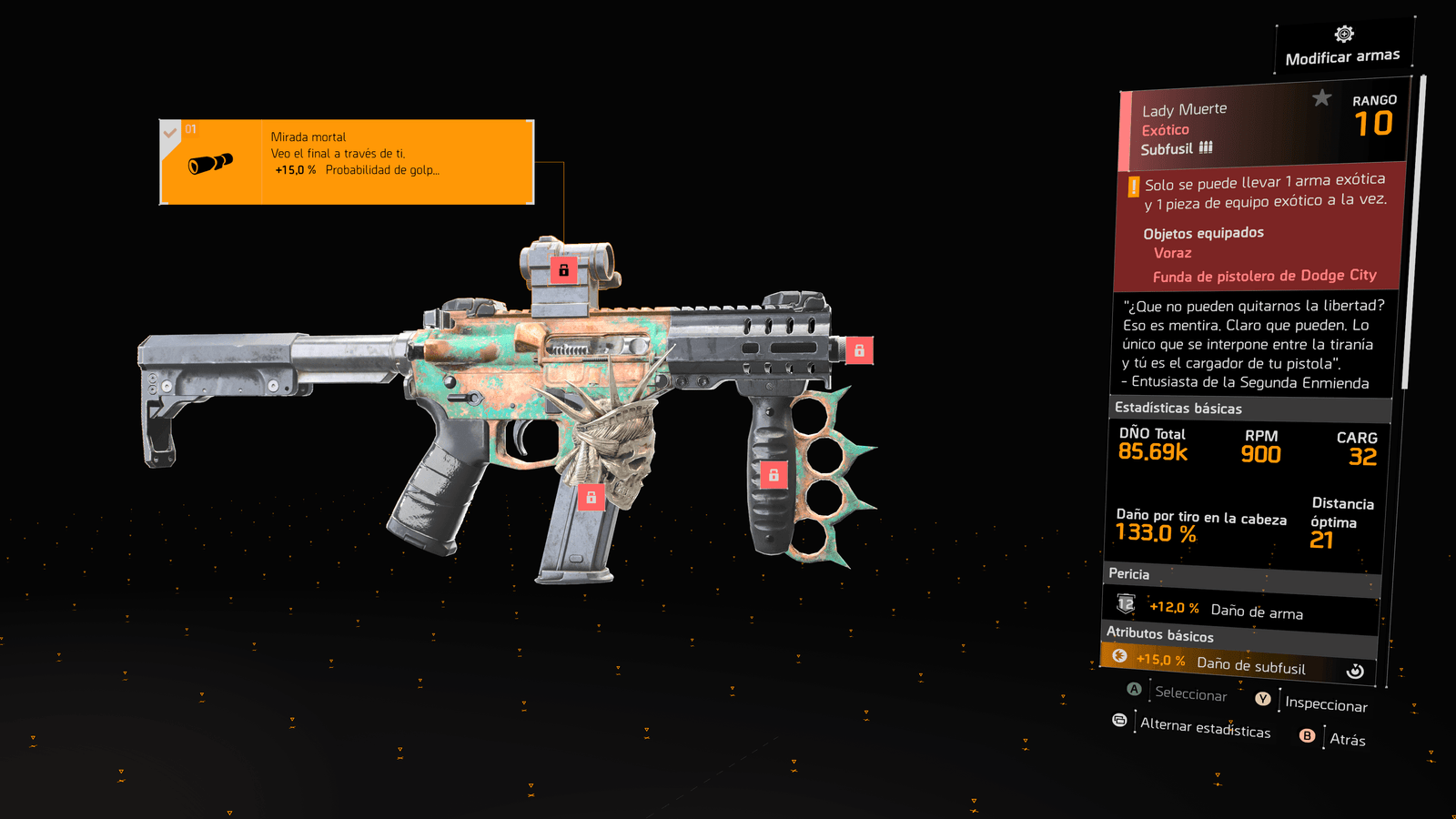Click the lock marker on the magazine
Image resolution: width=1456 pixels, height=819 pixels.
coord(591,497)
